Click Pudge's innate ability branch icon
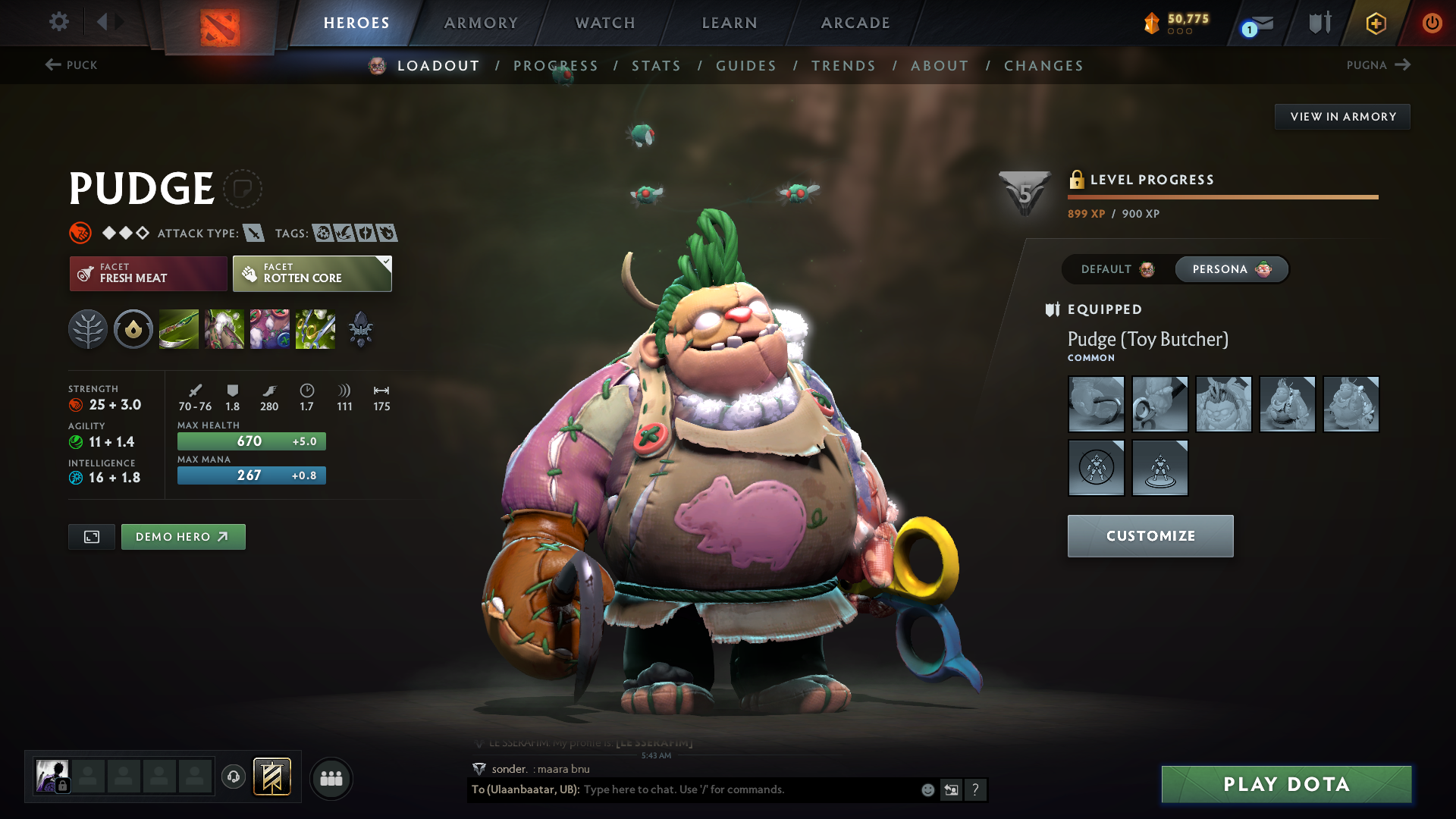Image resolution: width=1456 pixels, height=819 pixels. [x=87, y=329]
